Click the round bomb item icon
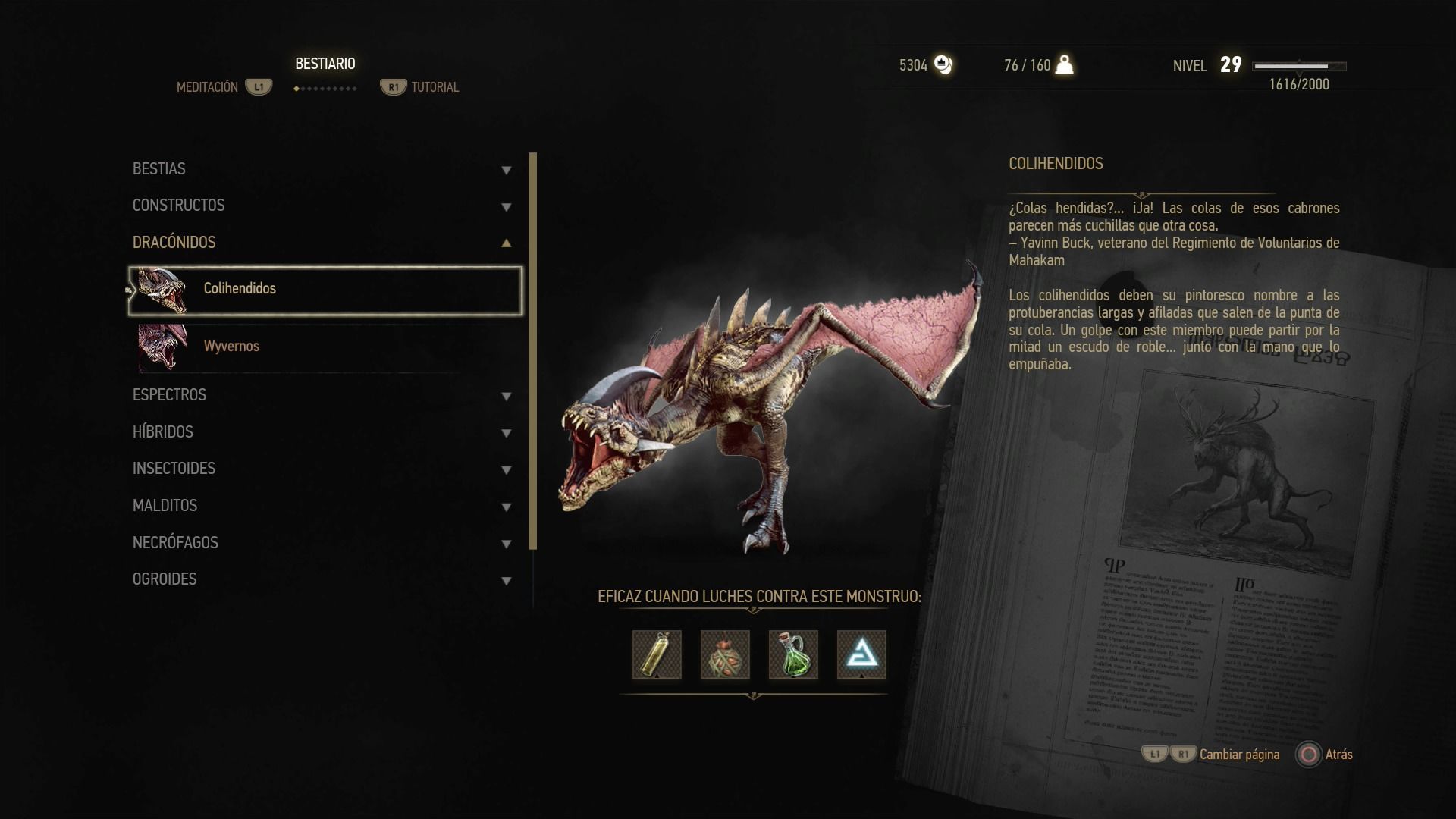The width and height of the screenshot is (1456, 819). [725, 654]
